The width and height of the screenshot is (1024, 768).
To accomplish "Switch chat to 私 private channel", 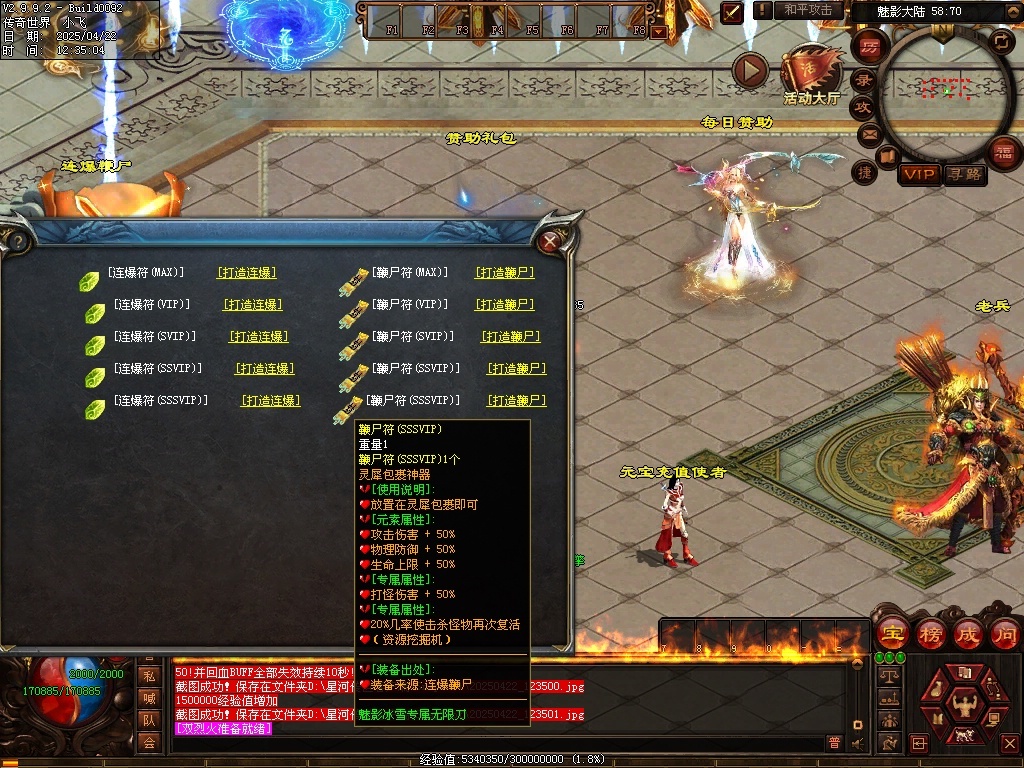I will tap(149, 675).
